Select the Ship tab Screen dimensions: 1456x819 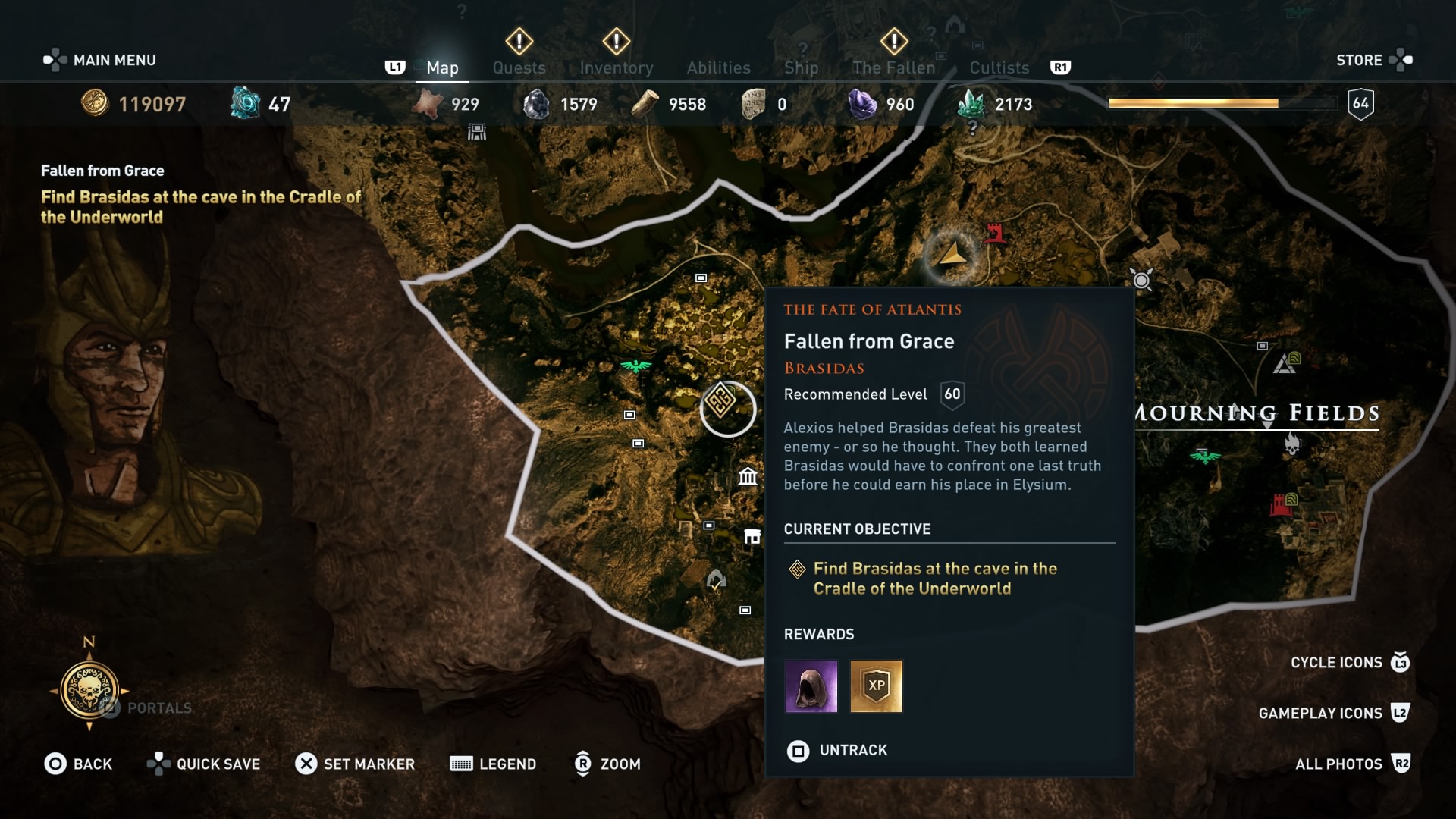(801, 67)
